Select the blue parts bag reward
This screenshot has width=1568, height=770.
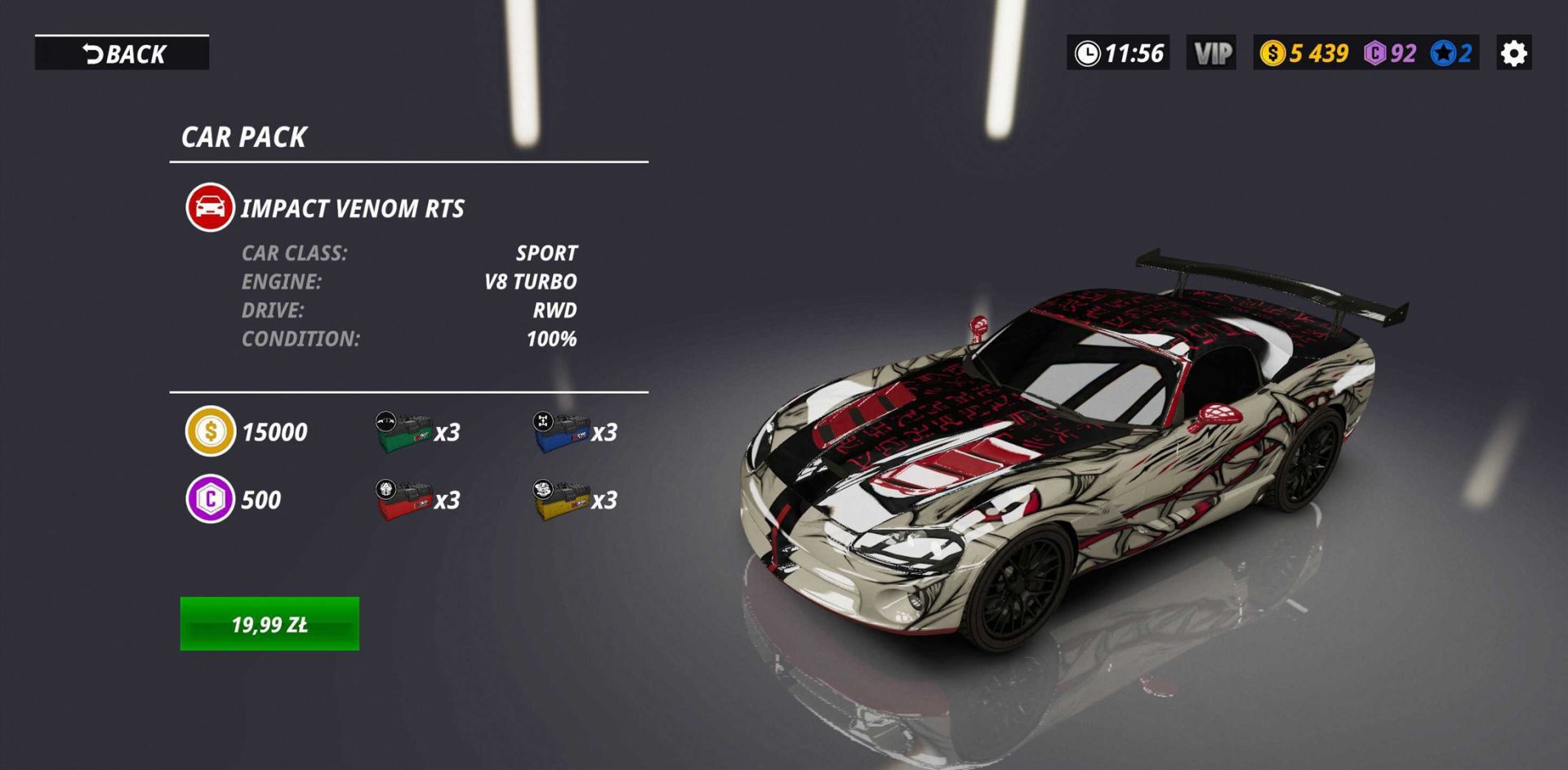pyautogui.click(x=561, y=432)
